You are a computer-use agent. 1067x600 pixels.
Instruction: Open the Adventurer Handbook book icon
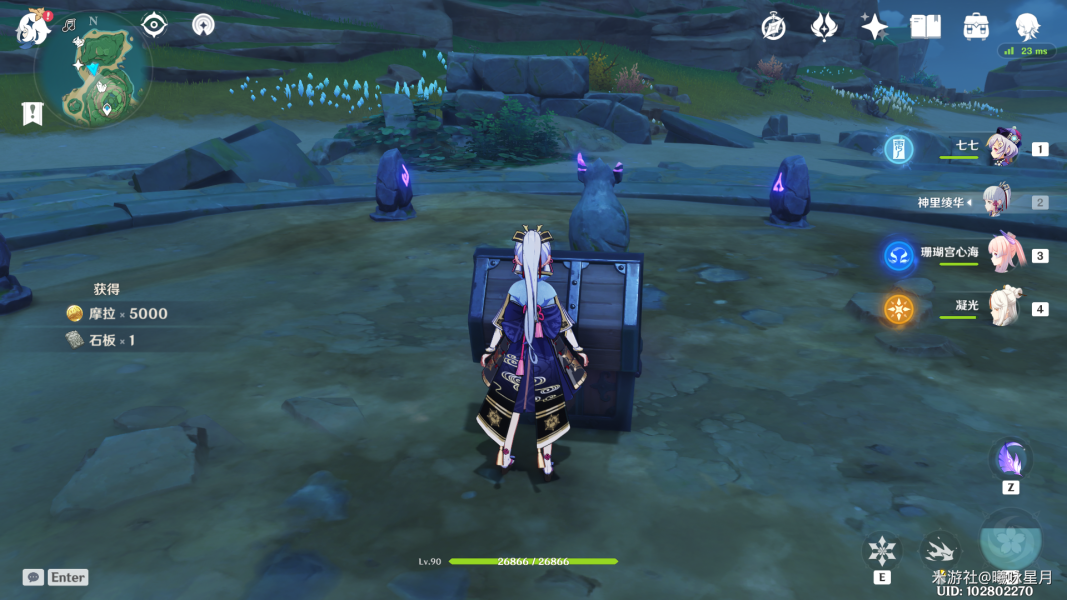coord(925,27)
